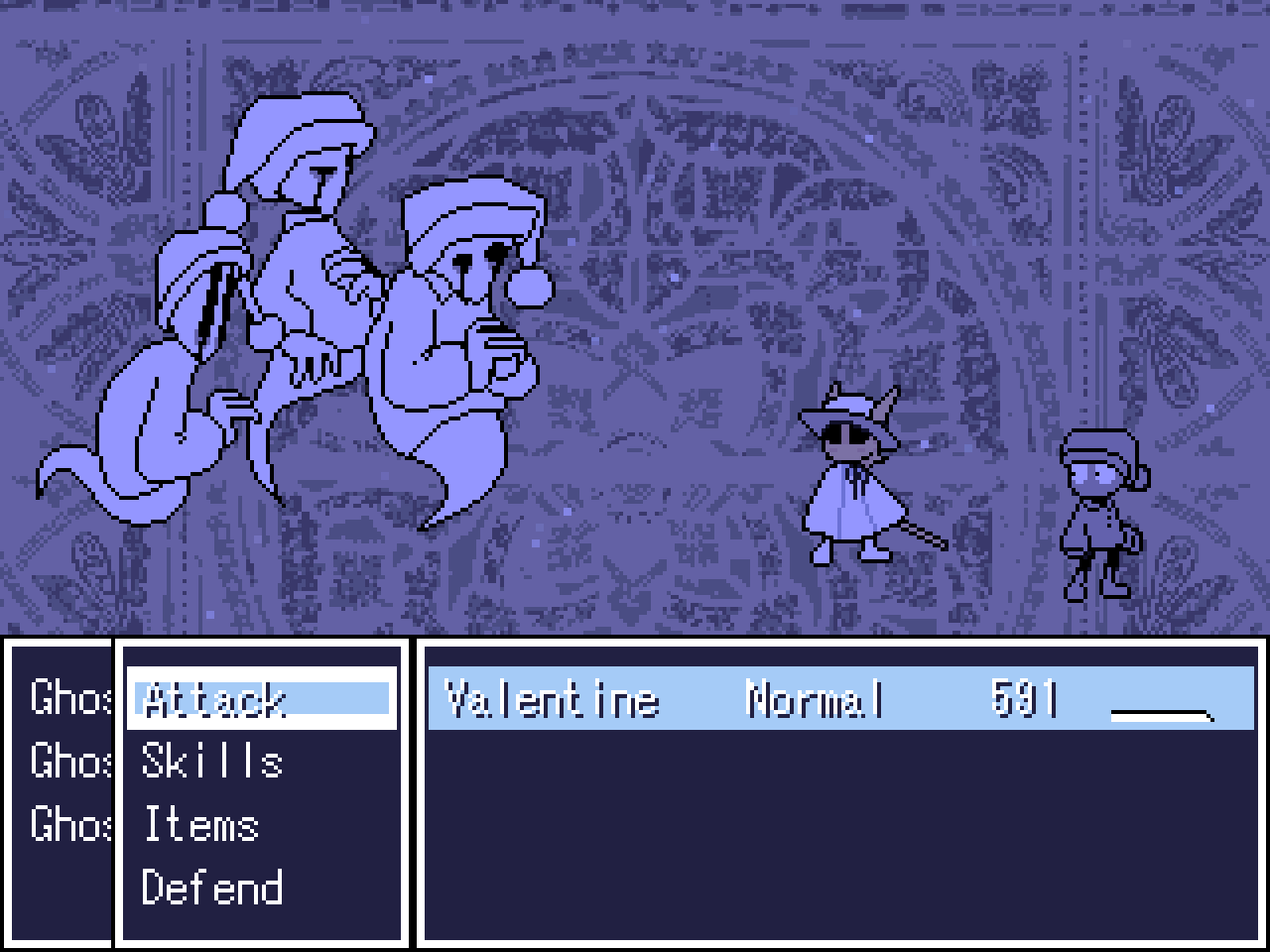Click the Valentine name label

point(552,700)
